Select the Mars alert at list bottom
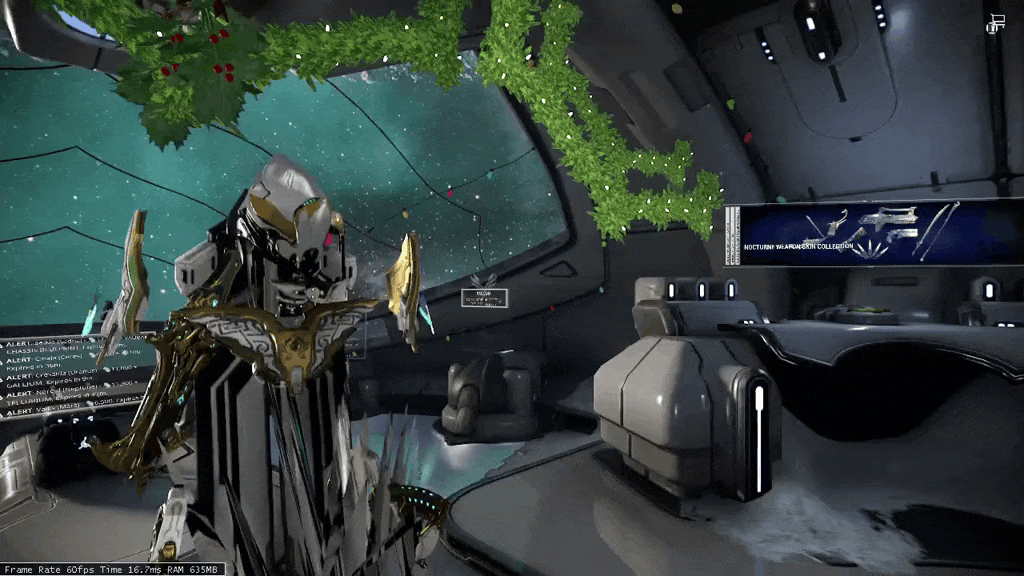 50,410
